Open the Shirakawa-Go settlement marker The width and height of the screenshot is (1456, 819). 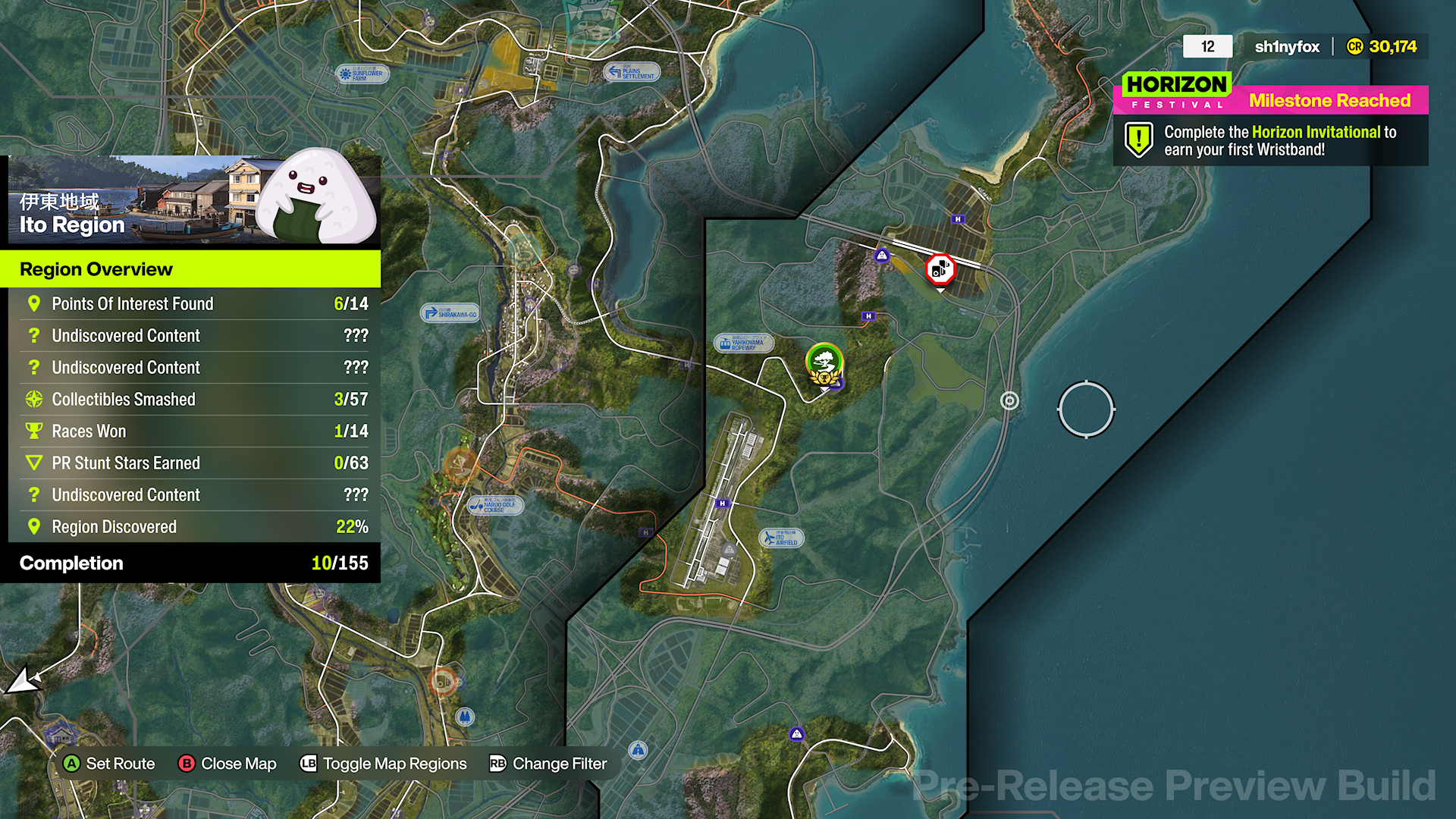click(x=450, y=312)
